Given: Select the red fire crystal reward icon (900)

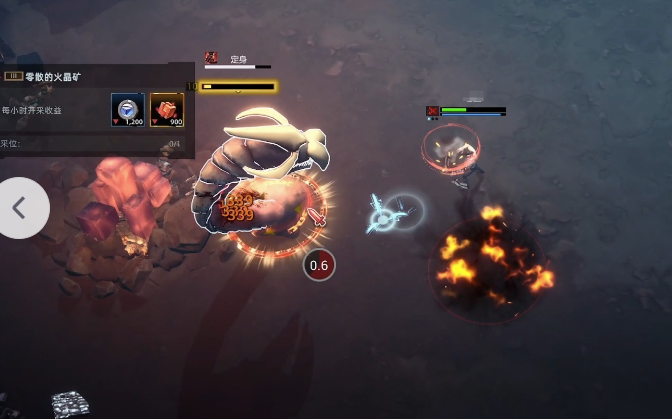Looking at the screenshot, I should click(166, 109).
